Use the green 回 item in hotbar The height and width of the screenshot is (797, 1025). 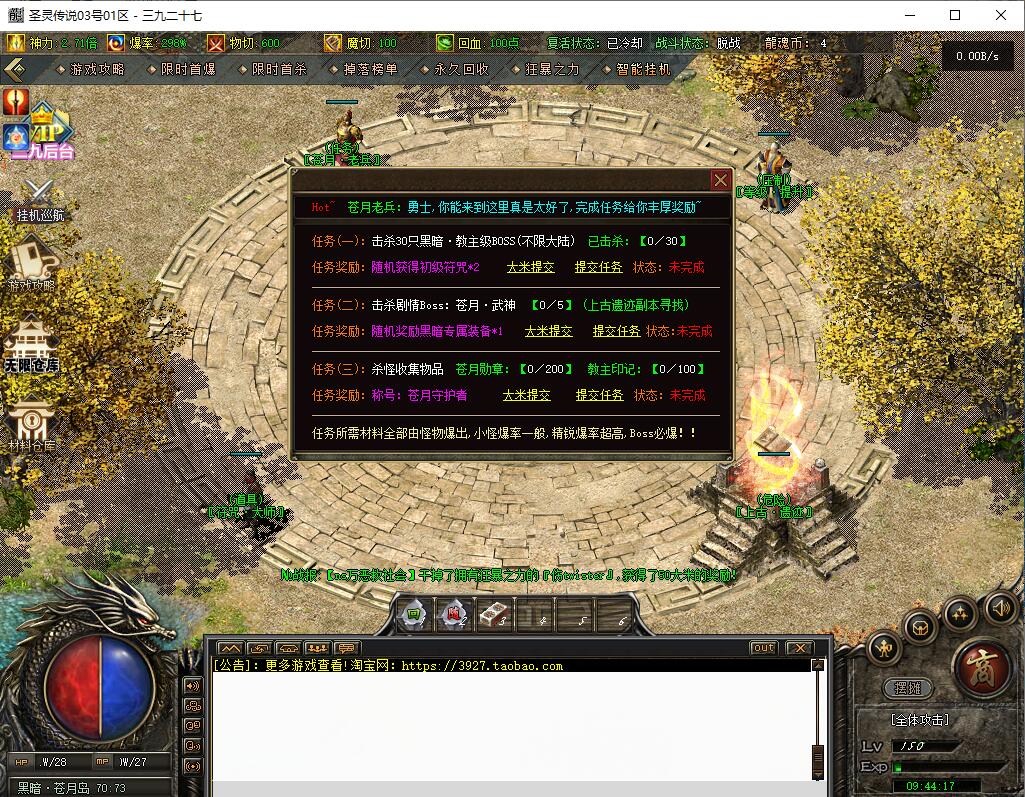click(x=412, y=614)
